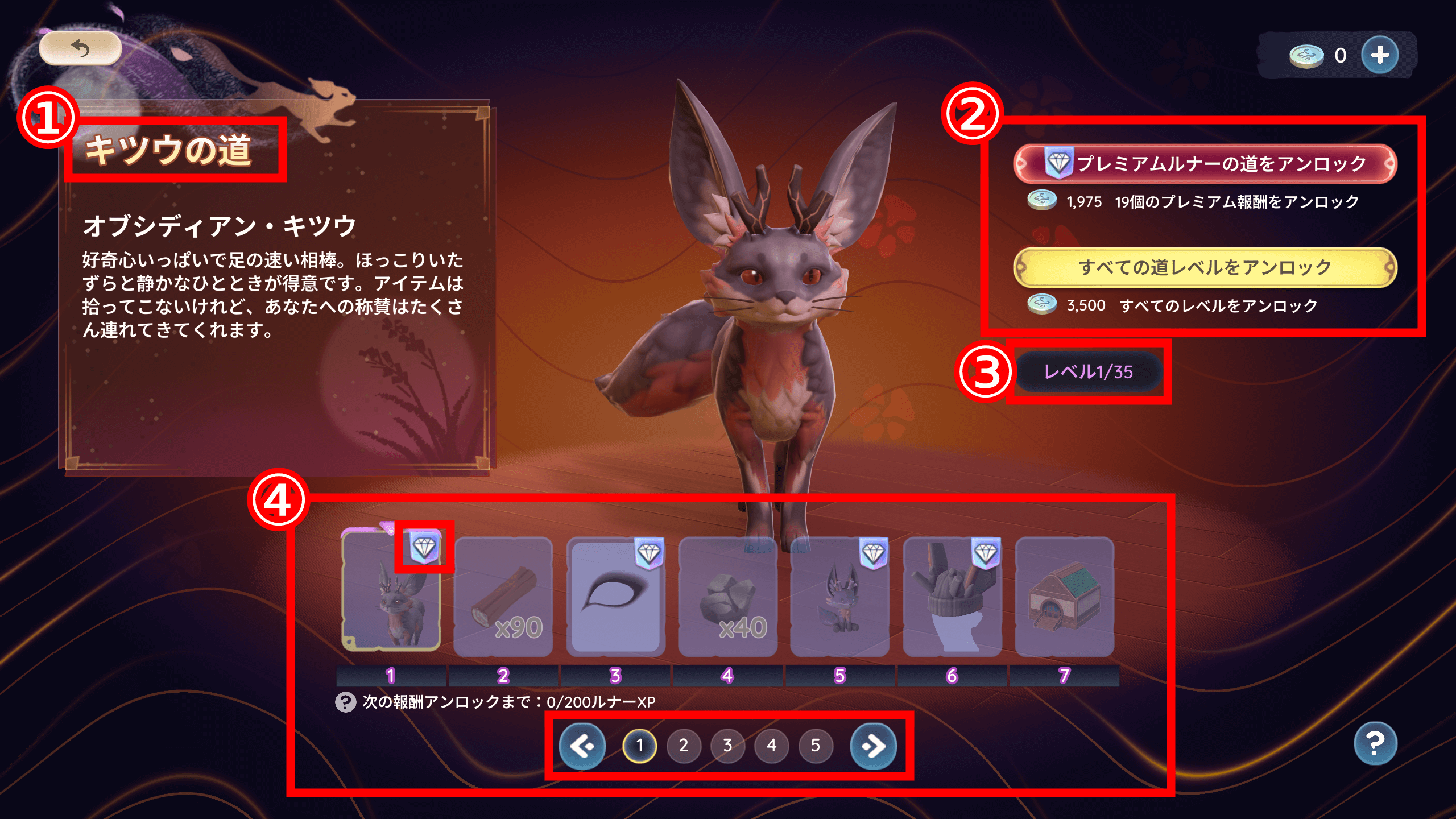Choose the x90 wood log reward tile
Screen dimensions: 1456x819
click(503, 597)
